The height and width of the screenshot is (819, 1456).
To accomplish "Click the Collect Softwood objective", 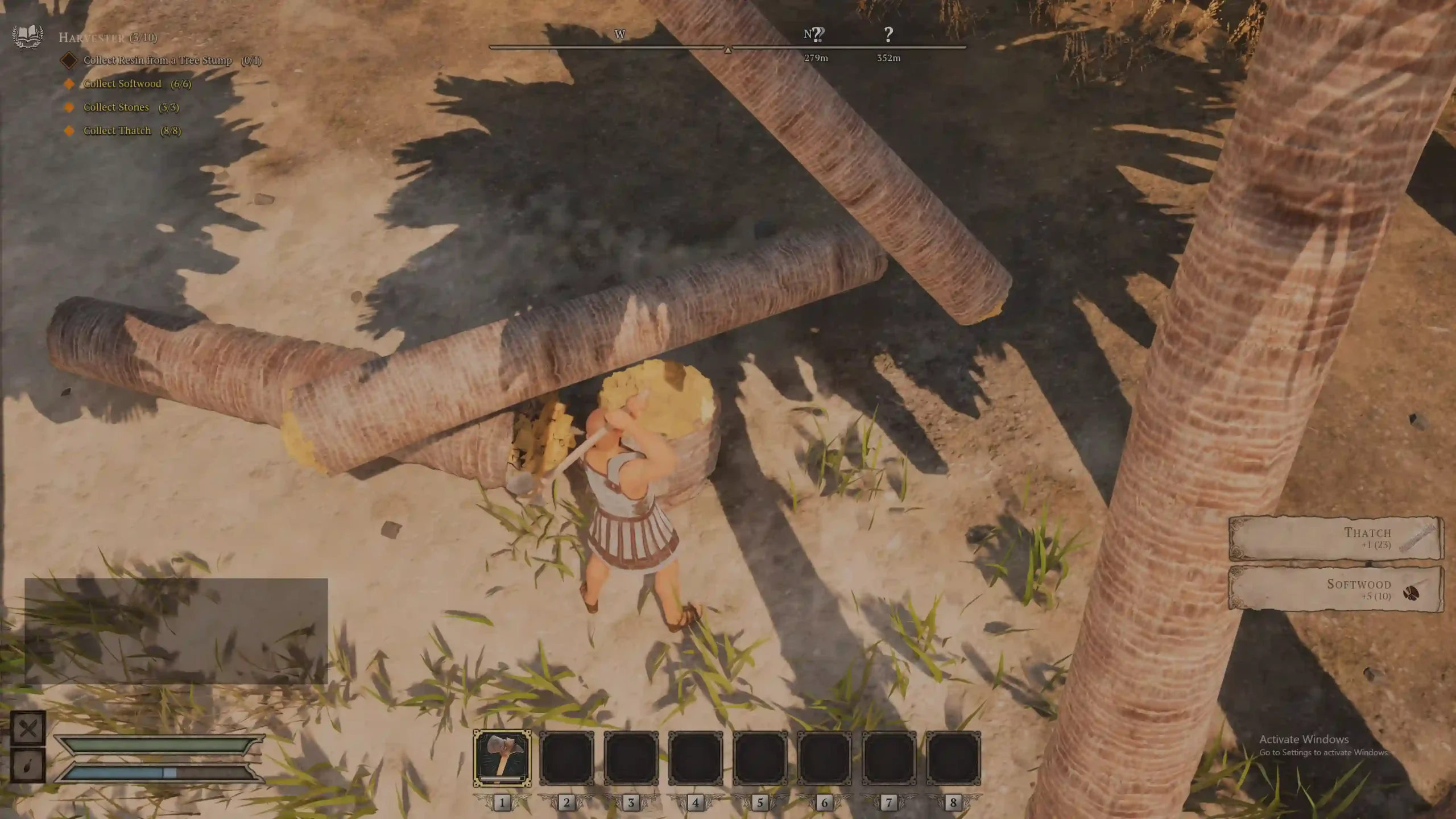I will (122, 84).
